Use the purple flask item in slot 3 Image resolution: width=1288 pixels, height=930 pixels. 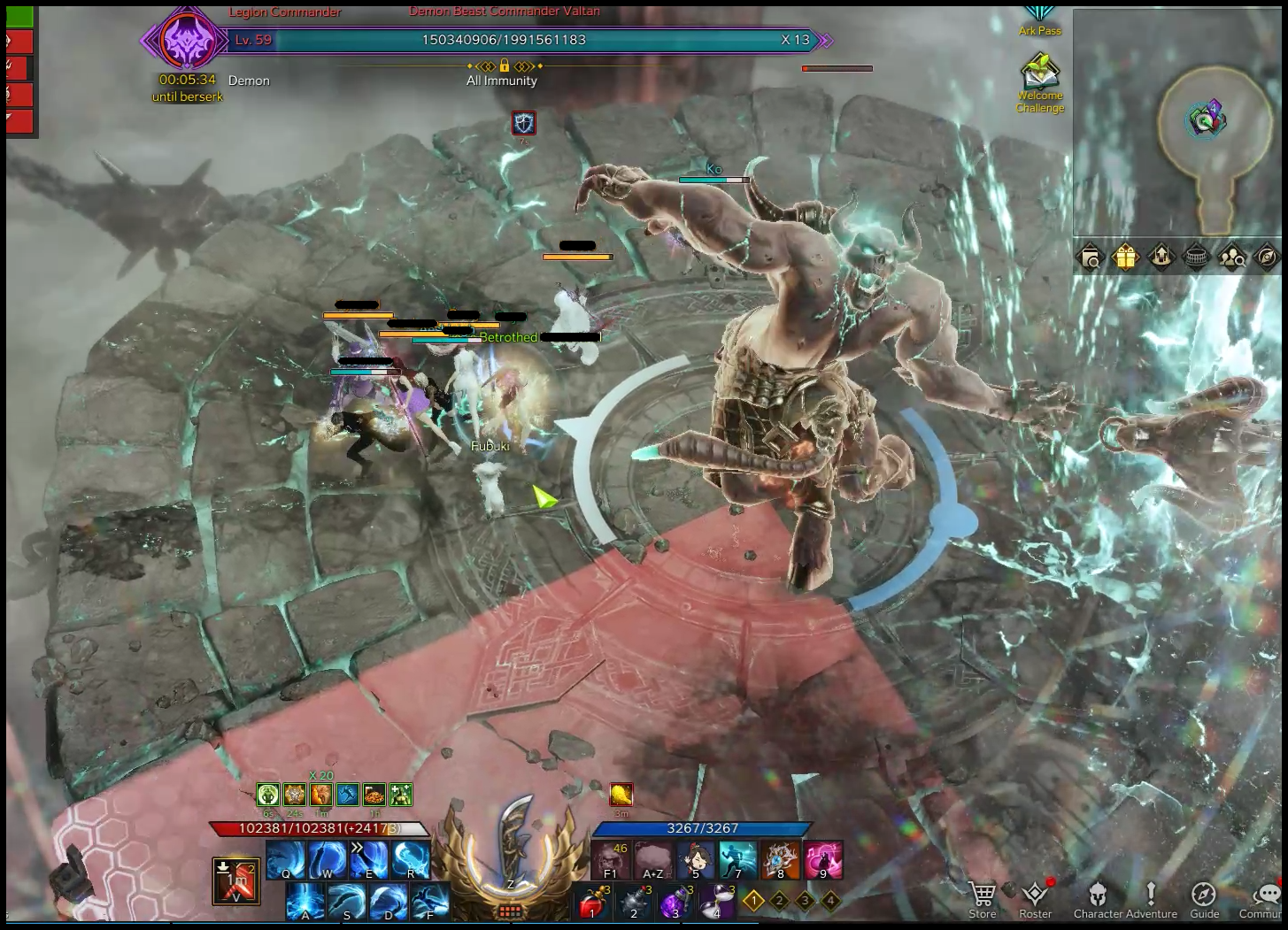(675, 902)
